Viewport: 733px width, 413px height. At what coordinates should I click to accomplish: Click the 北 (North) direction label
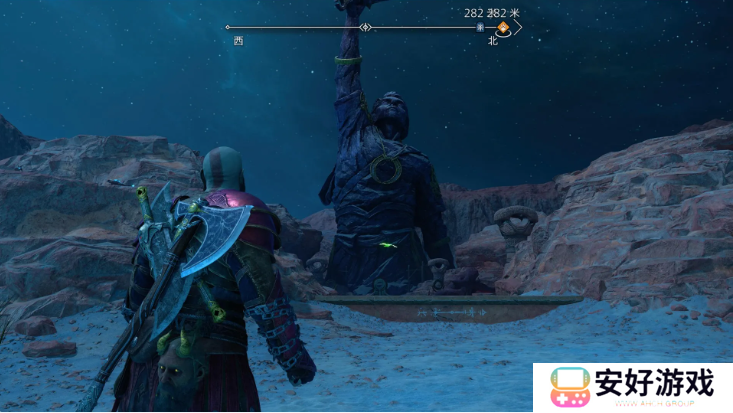click(x=493, y=41)
